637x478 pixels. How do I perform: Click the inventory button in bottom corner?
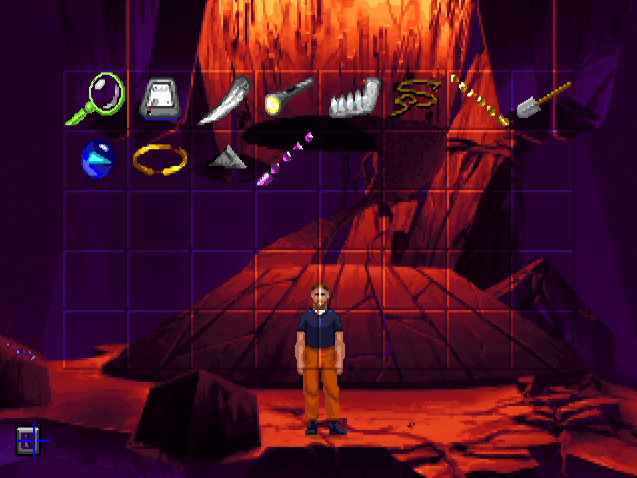[26, 439]
